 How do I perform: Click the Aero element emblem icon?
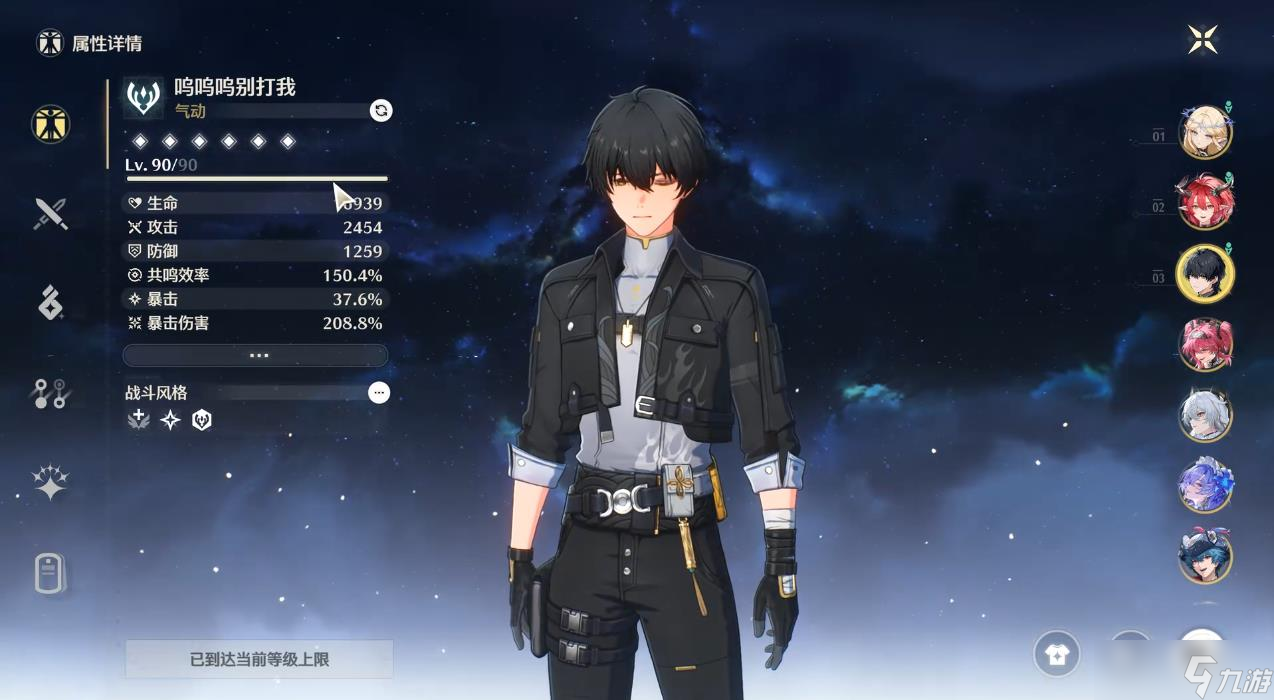click(144, 98)
